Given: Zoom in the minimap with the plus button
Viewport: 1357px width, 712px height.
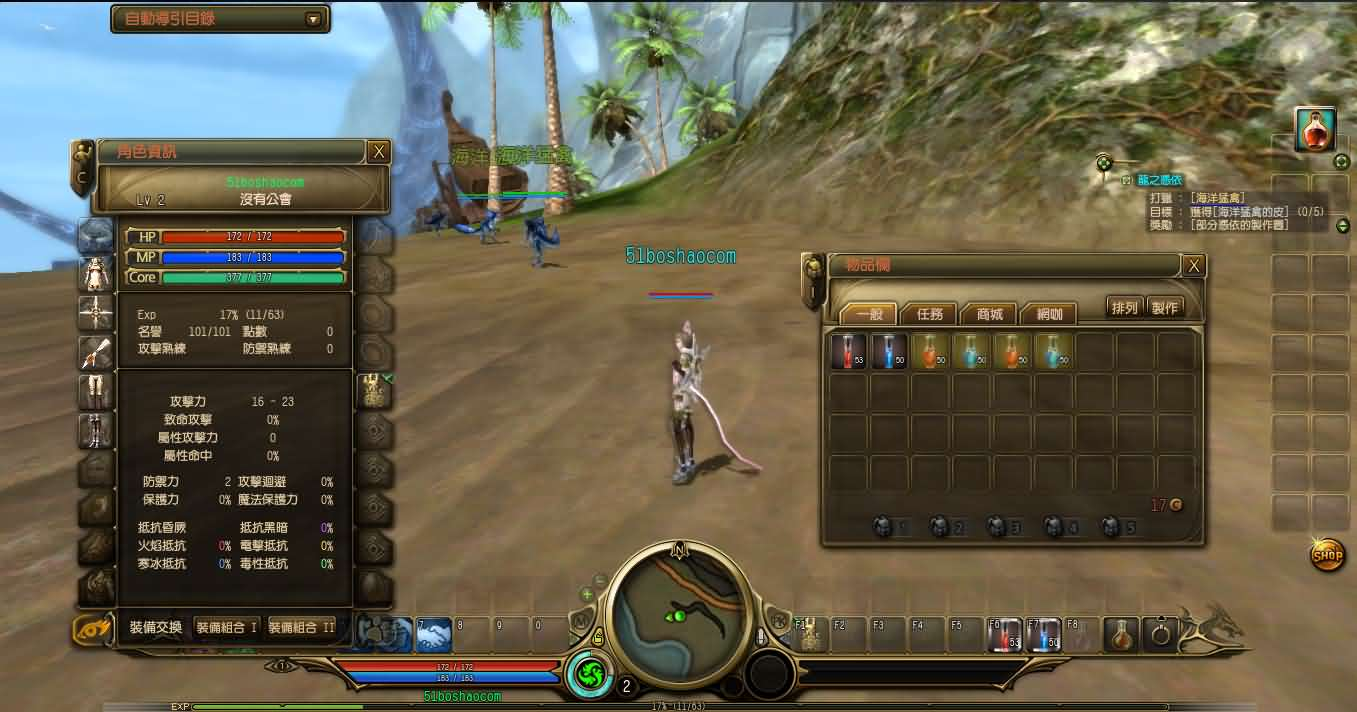Looking at the screenshot, I should tap(587, 594).
